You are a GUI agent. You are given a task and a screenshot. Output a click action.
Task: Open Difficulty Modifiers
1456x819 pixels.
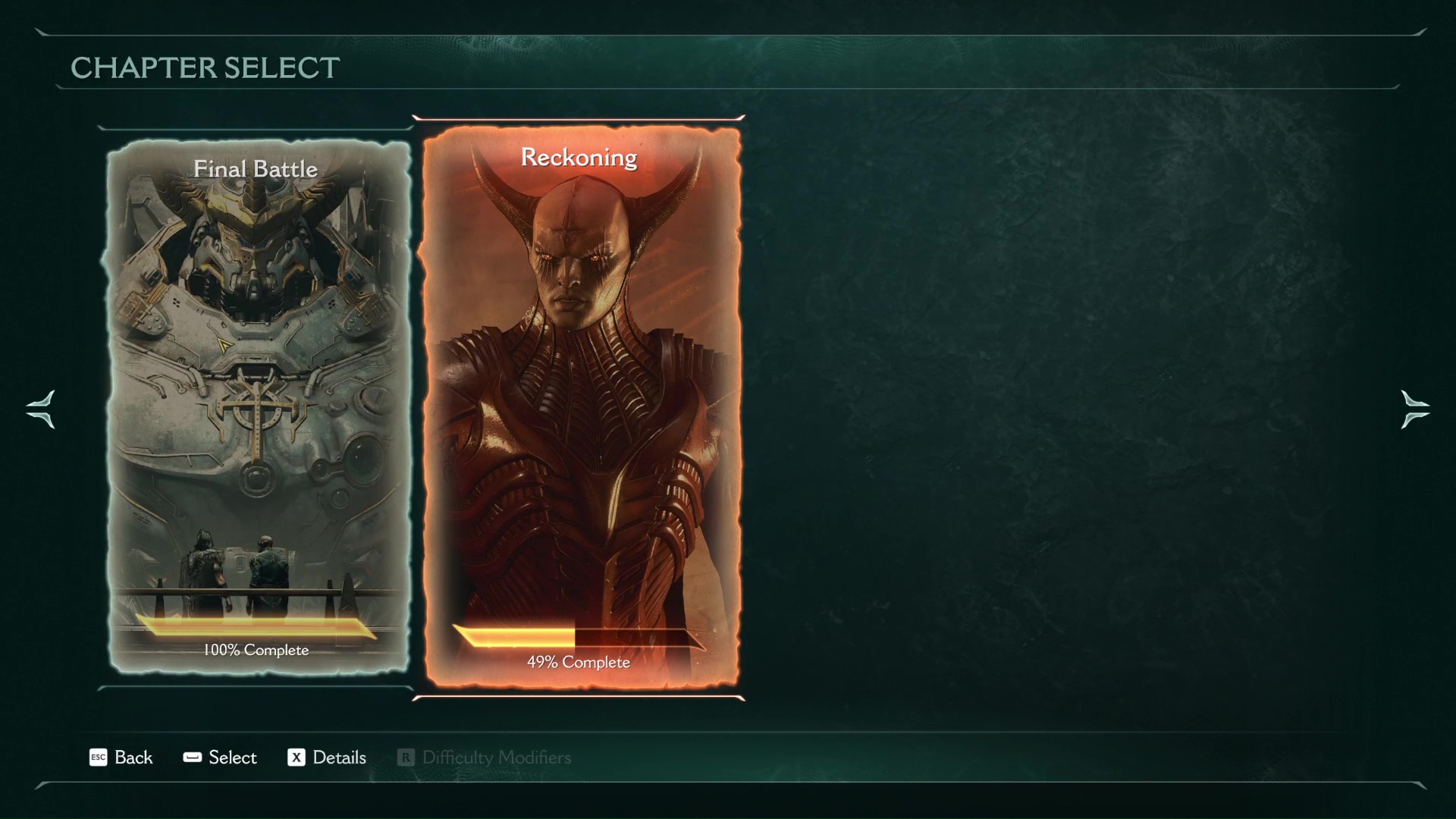coord(485,758)
